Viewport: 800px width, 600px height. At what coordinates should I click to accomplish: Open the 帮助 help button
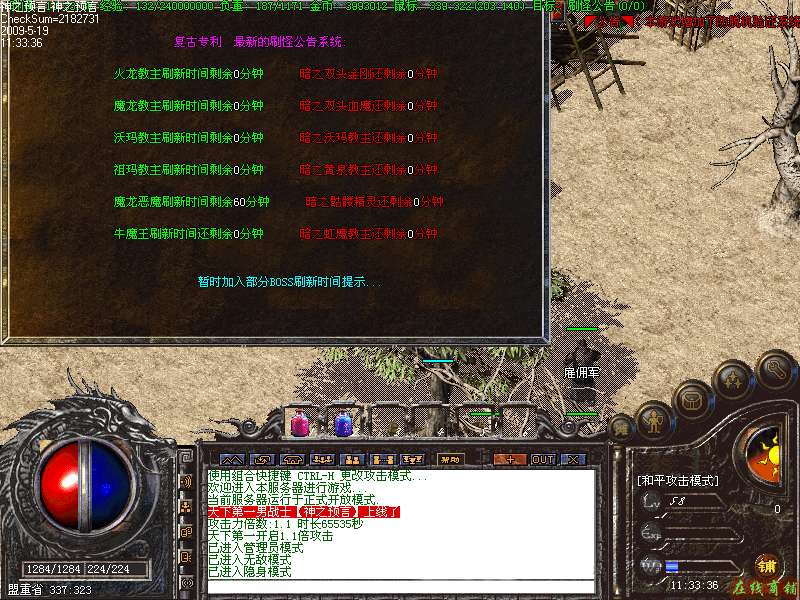448,459
